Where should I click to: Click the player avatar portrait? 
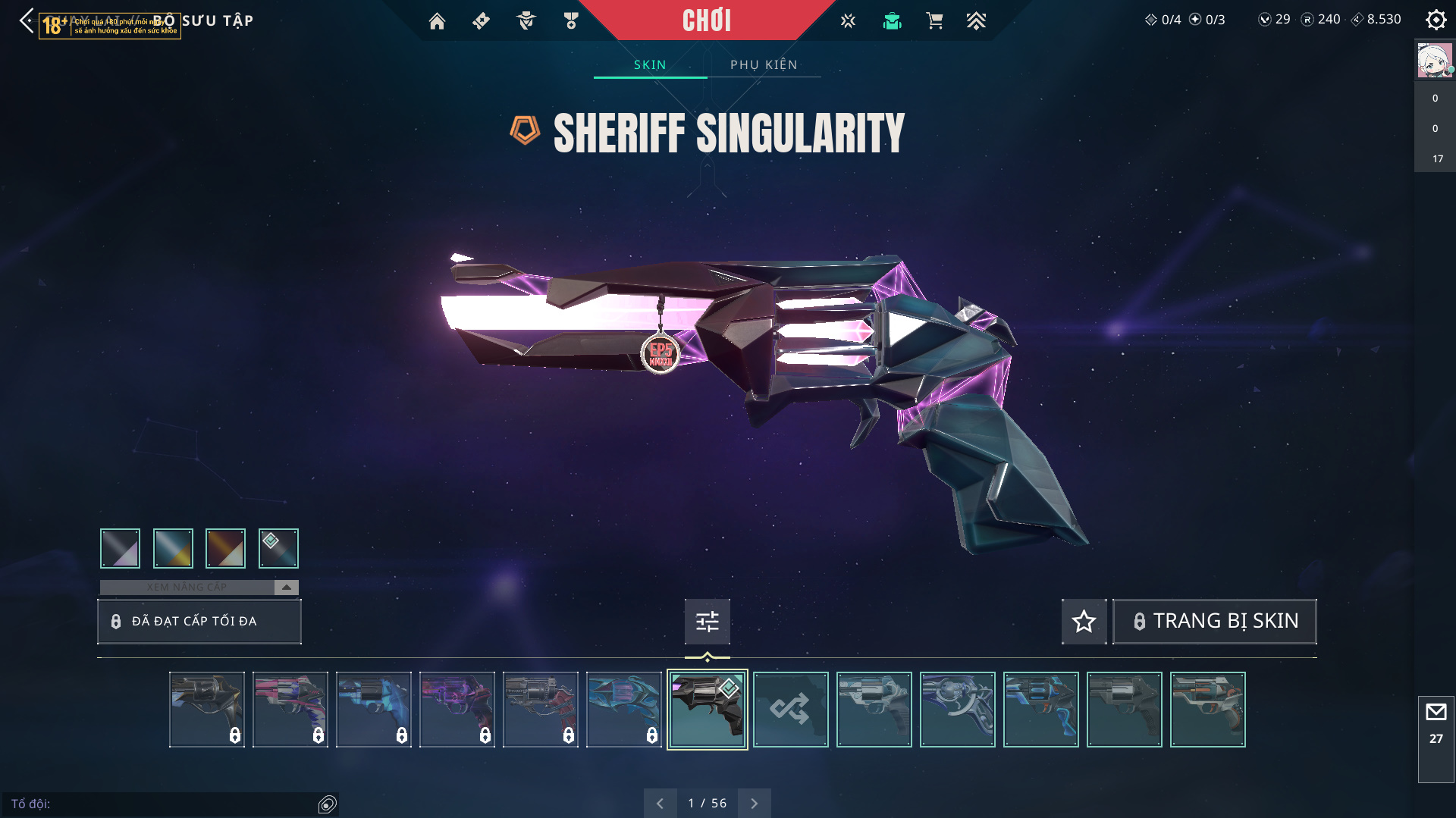tap(1434, 61)
